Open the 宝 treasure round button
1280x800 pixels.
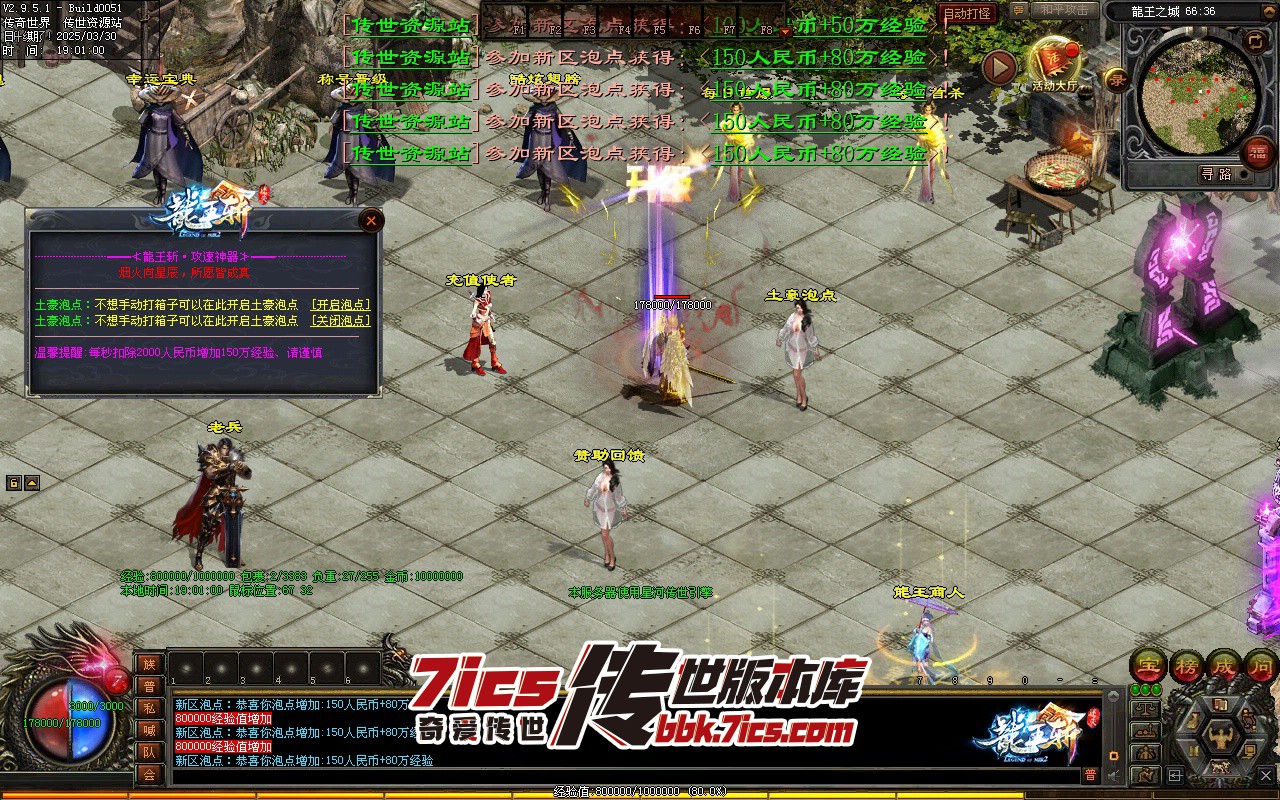1148,666
